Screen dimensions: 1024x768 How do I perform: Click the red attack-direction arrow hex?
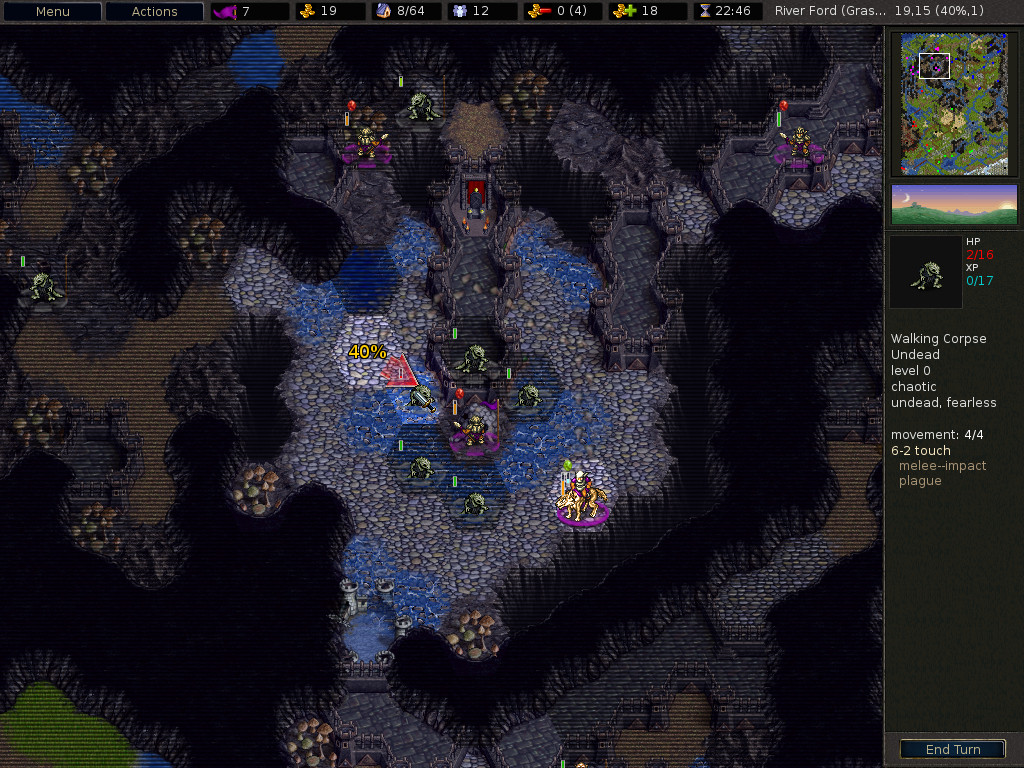click(399, 371)
